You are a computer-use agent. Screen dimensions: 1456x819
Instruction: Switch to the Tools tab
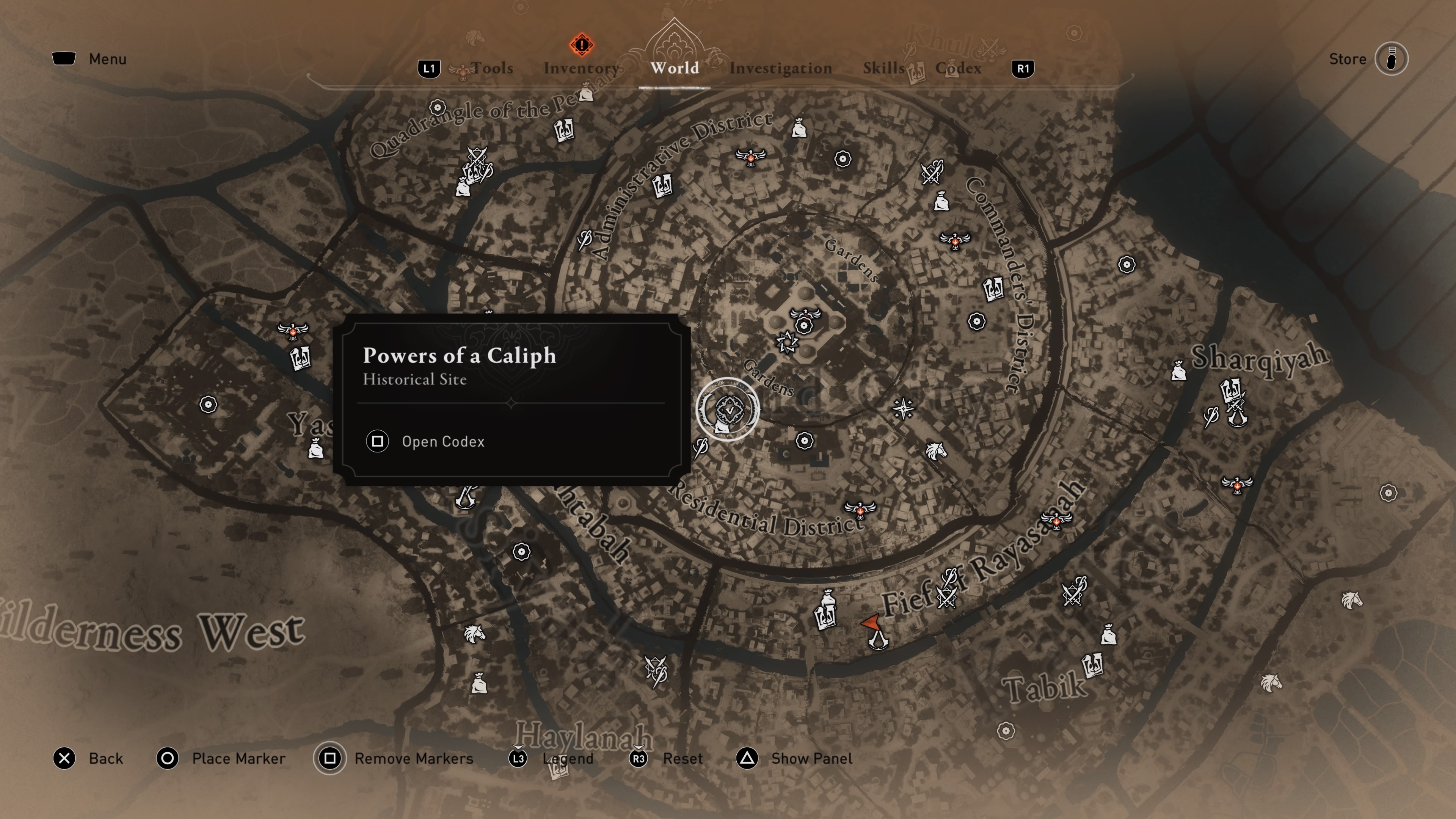point(492,68)
